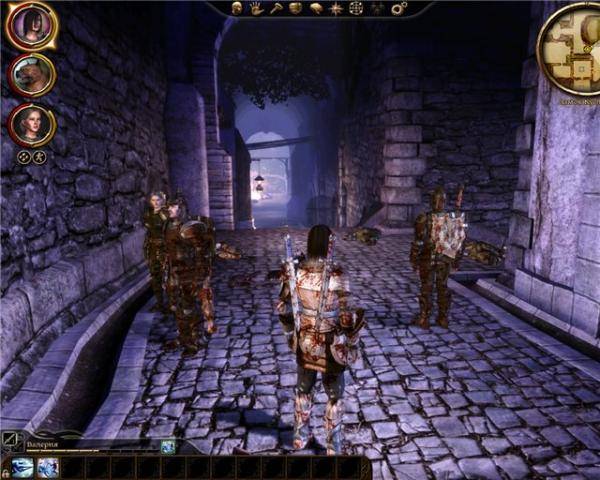Select the mabari dog party portrait
Screen dimensions: 600x480
coord(31,75)
